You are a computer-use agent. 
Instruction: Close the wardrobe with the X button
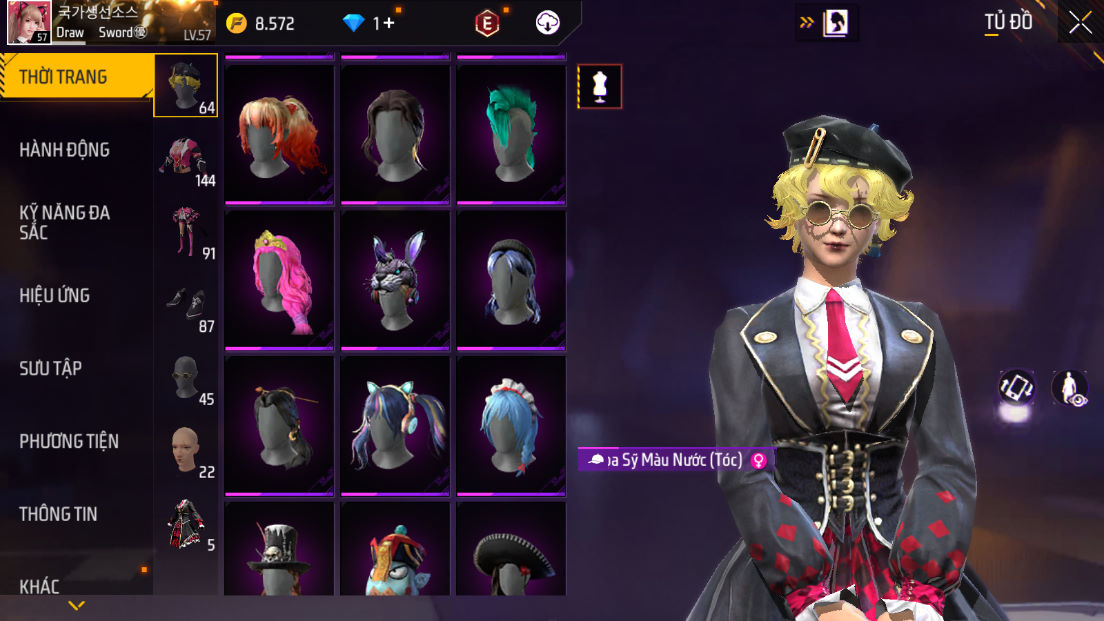(1080, 23)
